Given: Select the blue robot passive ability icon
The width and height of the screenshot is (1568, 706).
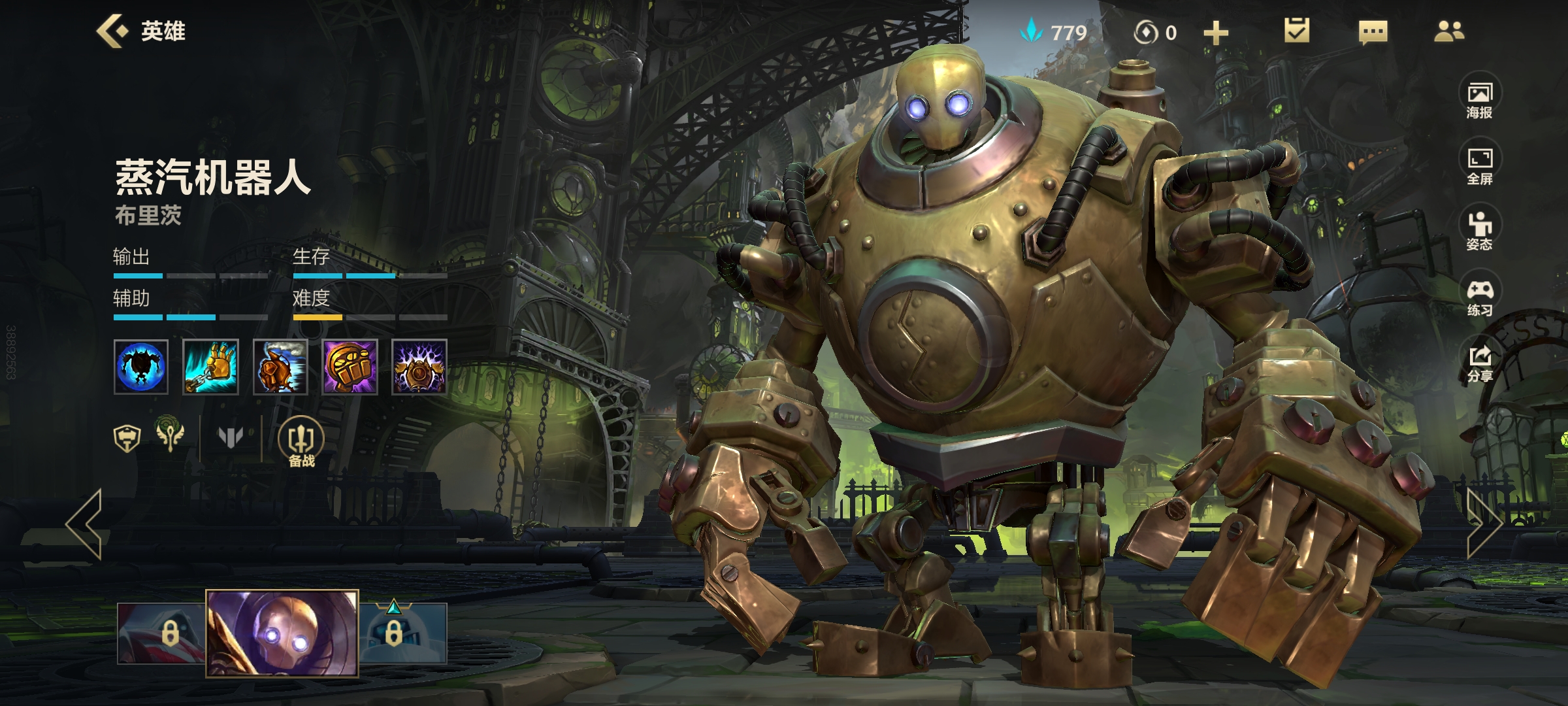Looking at the screenshot, I should tap(141, 367).
